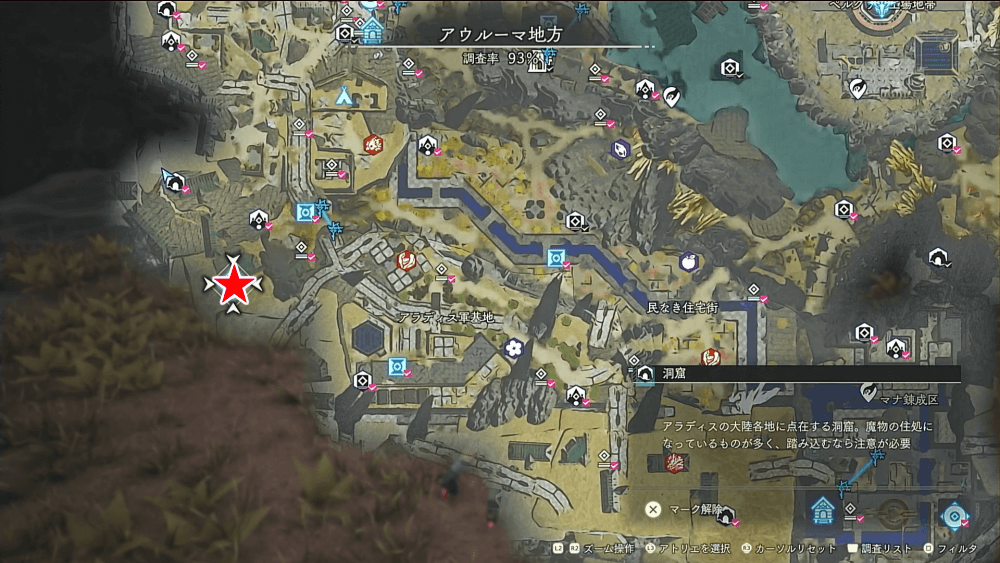Choose the blue tent campsite icon
Image resolution: width=1000 pixels, height=563 pixels.
click(345, 96)
